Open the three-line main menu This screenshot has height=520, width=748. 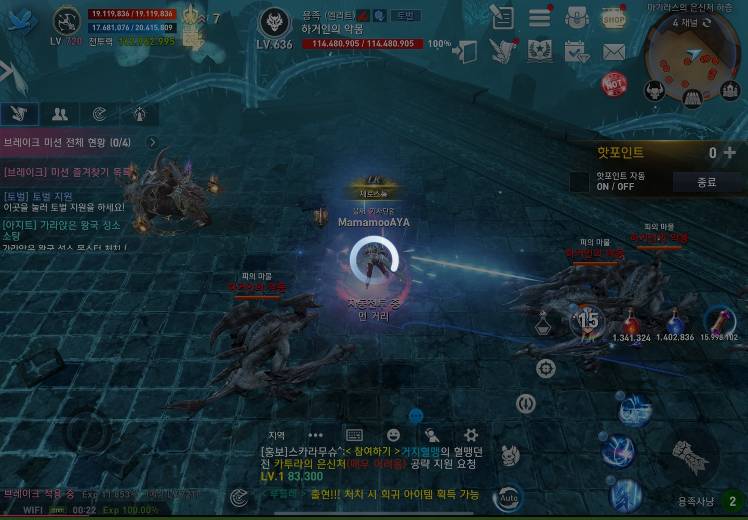(540, 17)
